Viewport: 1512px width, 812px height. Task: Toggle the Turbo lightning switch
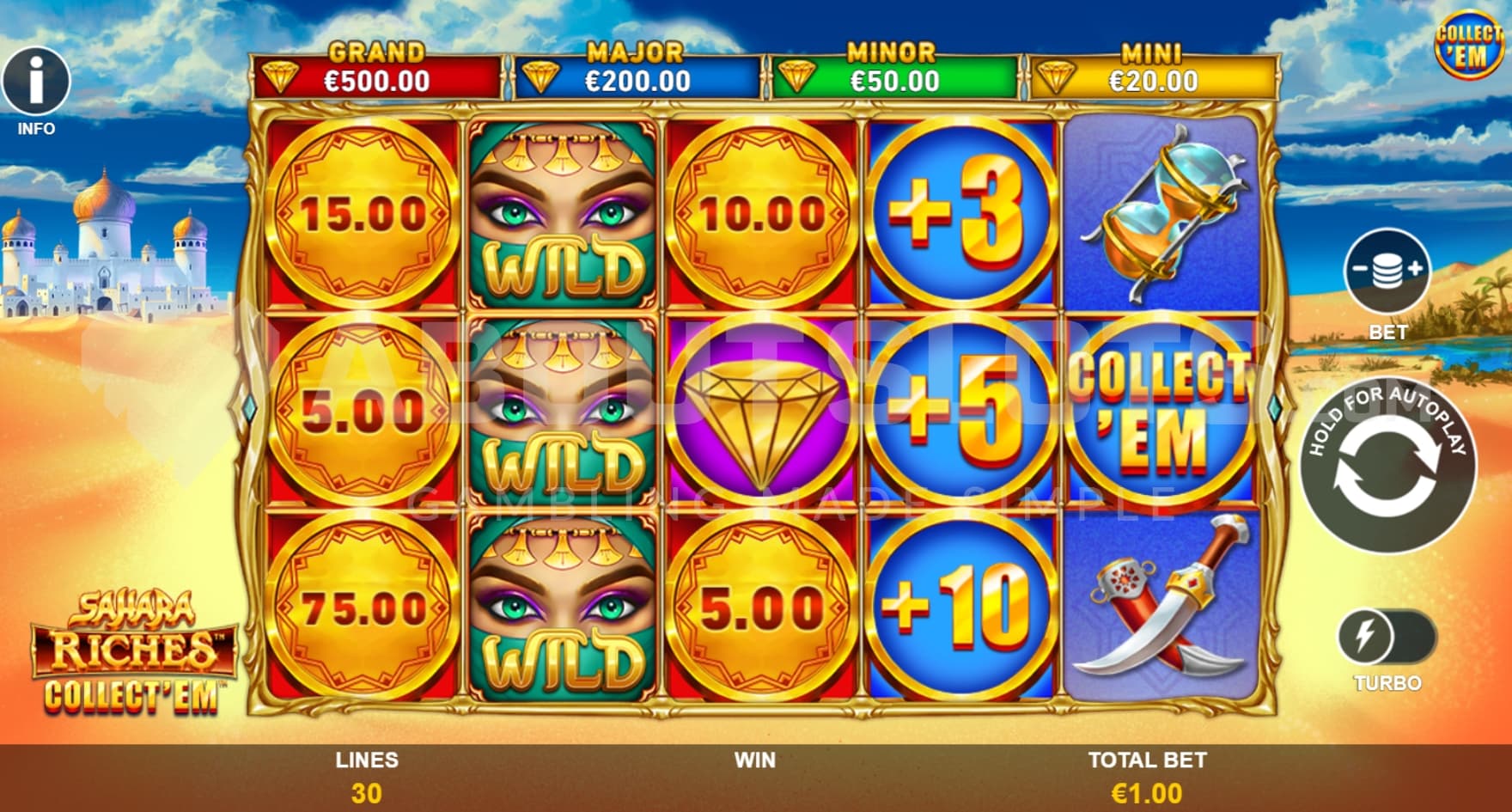1386,638
